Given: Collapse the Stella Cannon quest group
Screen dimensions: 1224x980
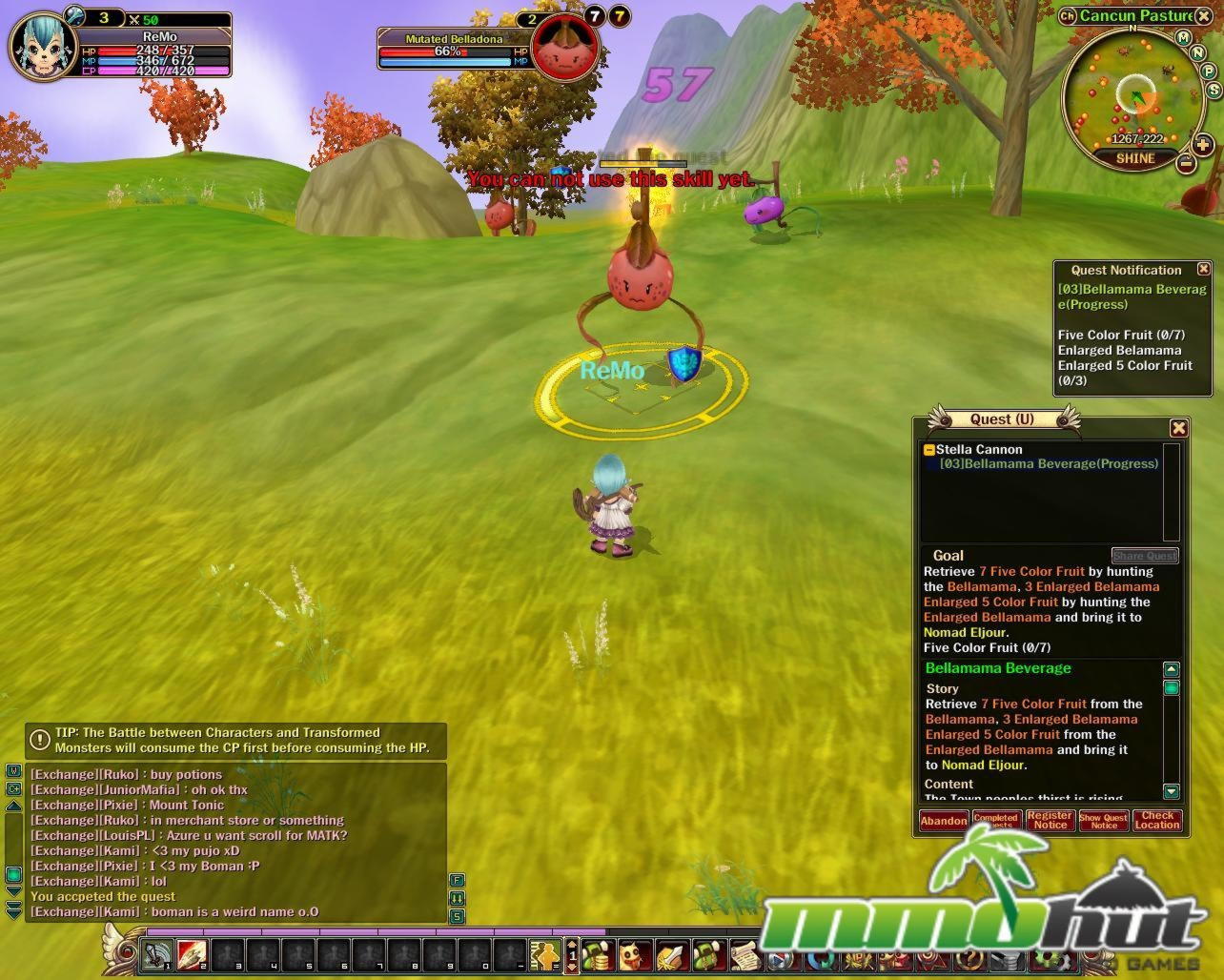Looking at the screenshot, I should (x=929, y=450).
